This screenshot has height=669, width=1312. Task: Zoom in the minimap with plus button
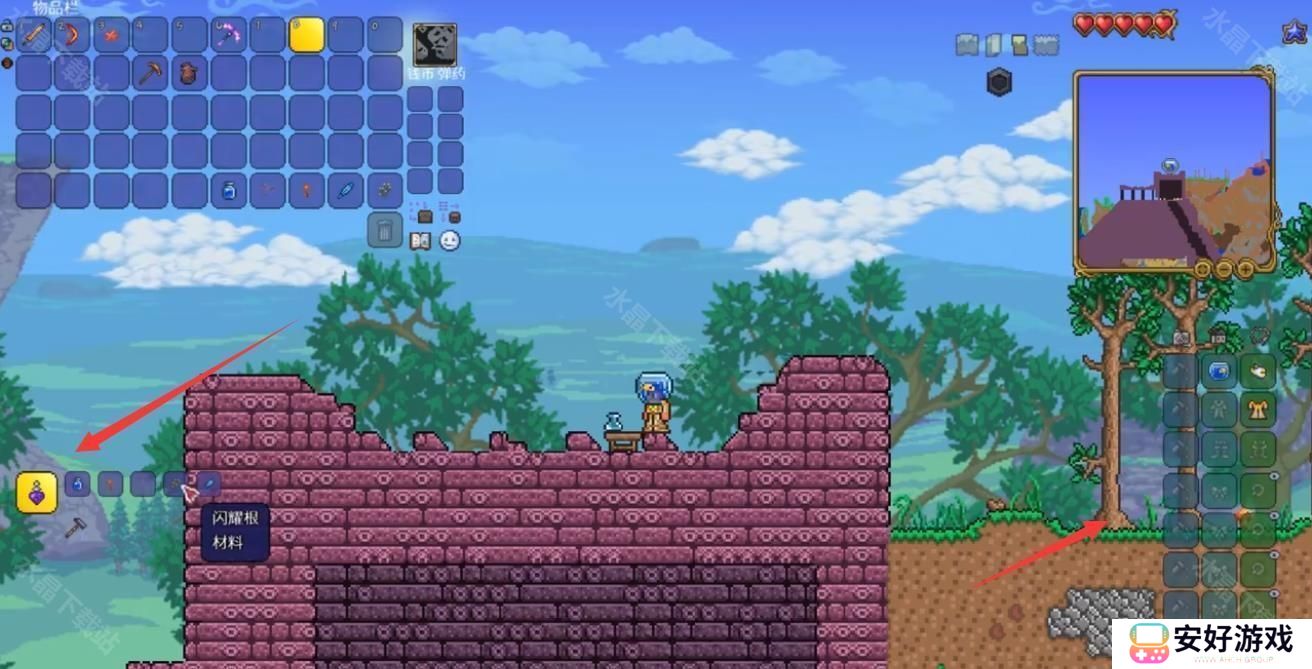pos(1245,269)
